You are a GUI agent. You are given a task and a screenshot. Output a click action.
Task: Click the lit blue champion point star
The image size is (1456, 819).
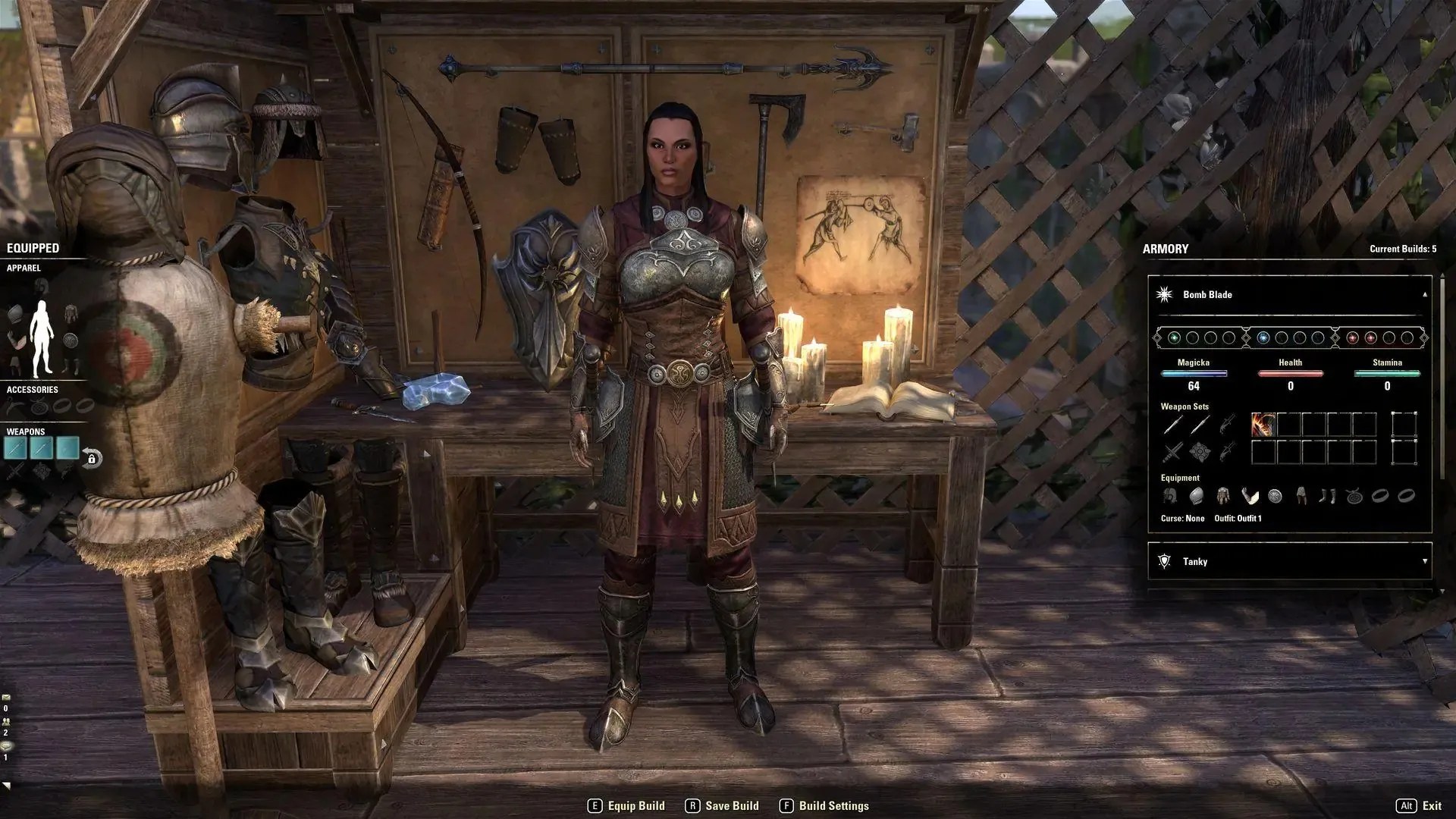pos(1263,337)
